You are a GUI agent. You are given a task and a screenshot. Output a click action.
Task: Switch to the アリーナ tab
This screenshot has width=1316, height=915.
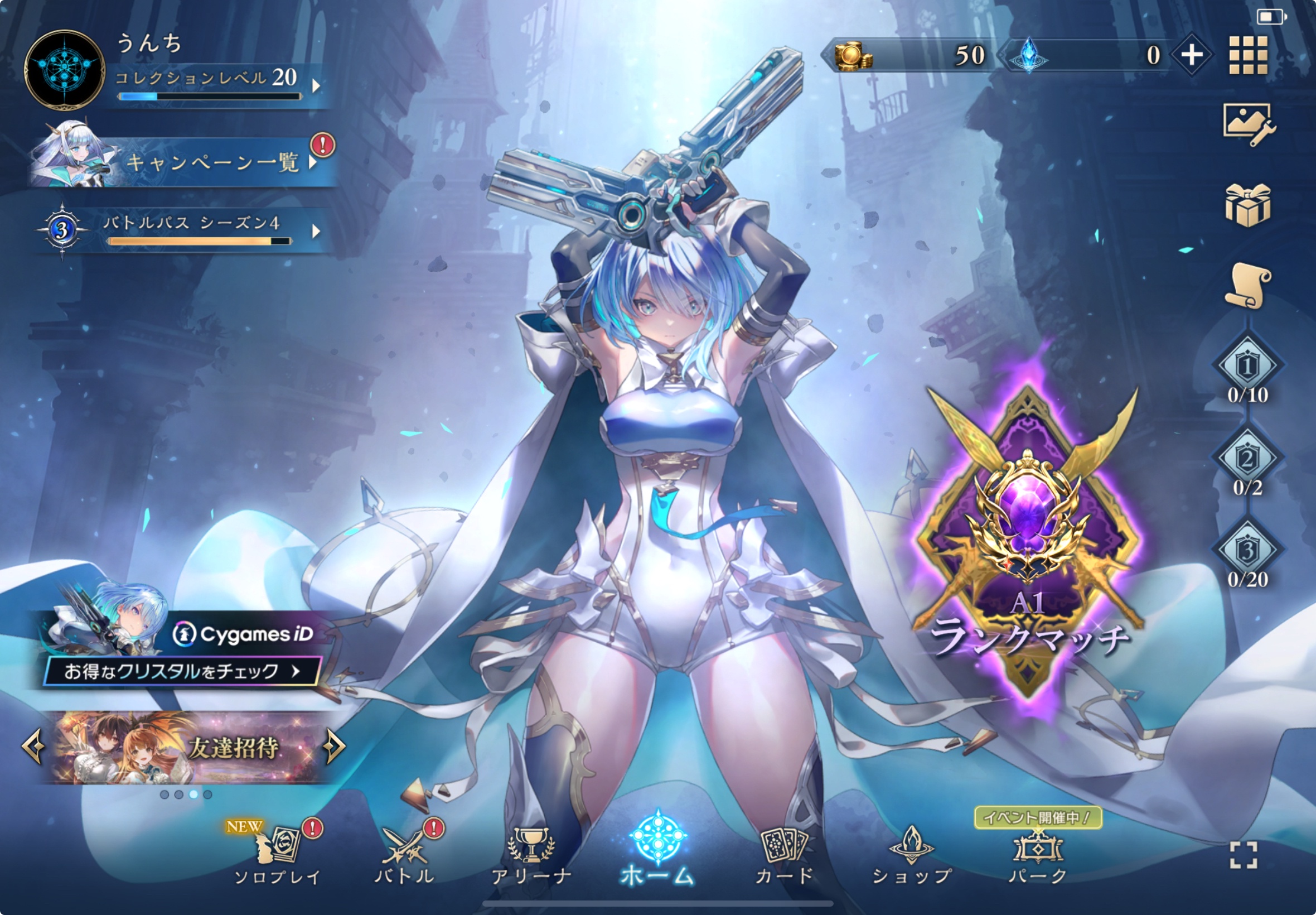pyautogui.click(x=531, y=855)
